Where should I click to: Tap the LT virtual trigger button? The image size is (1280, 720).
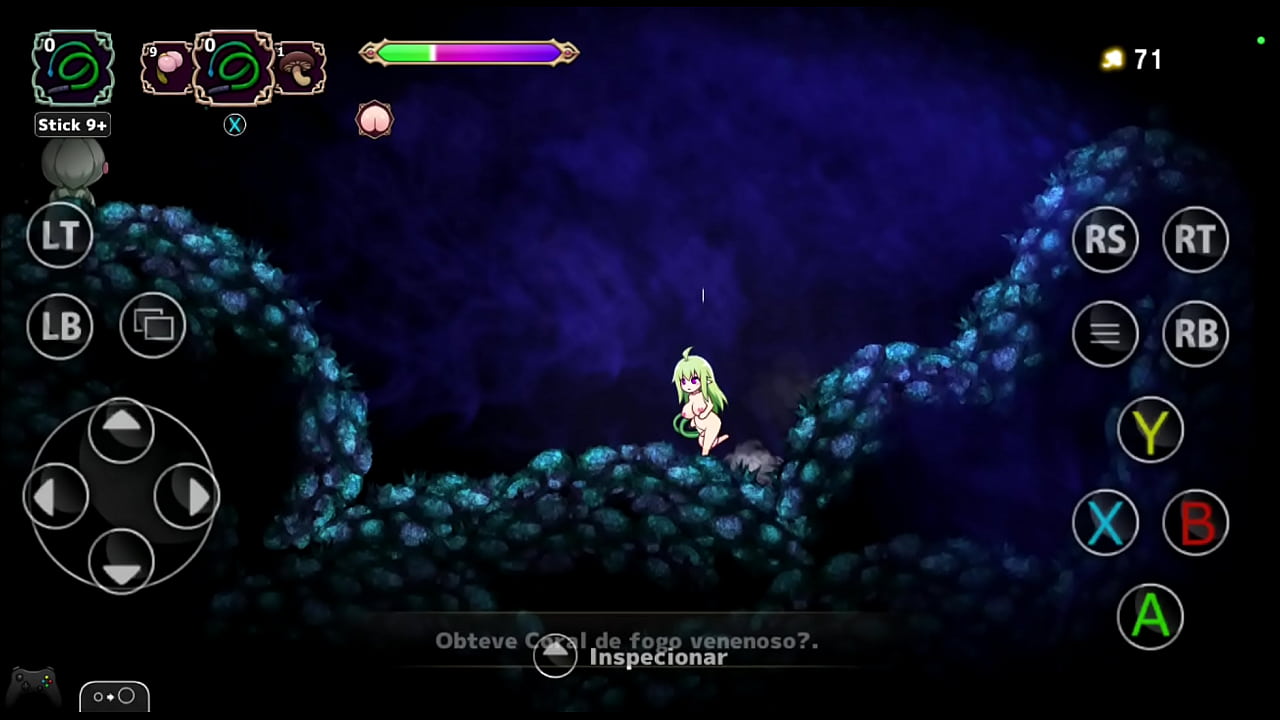pos(60,236)
